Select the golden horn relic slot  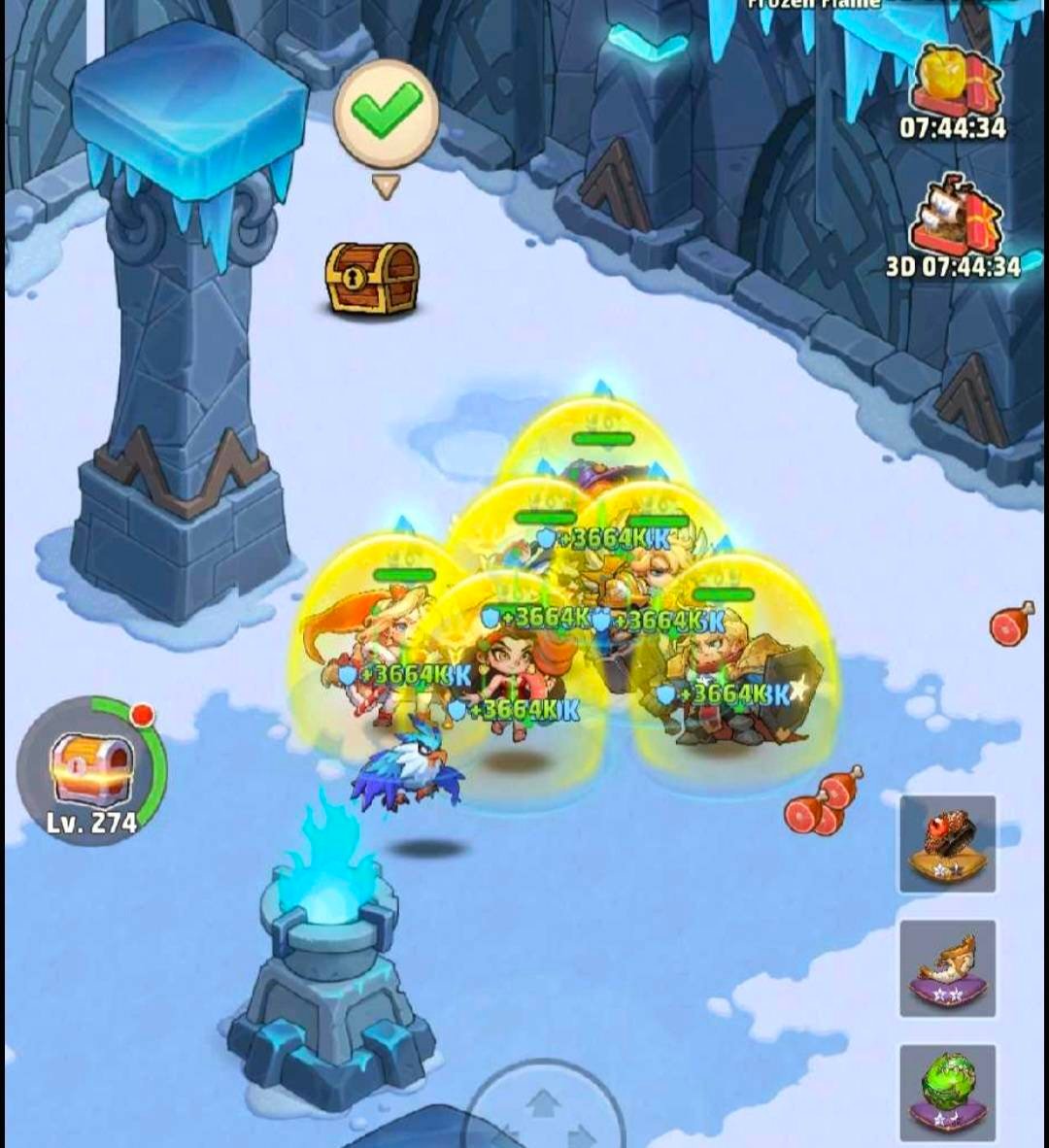point(947,968)
